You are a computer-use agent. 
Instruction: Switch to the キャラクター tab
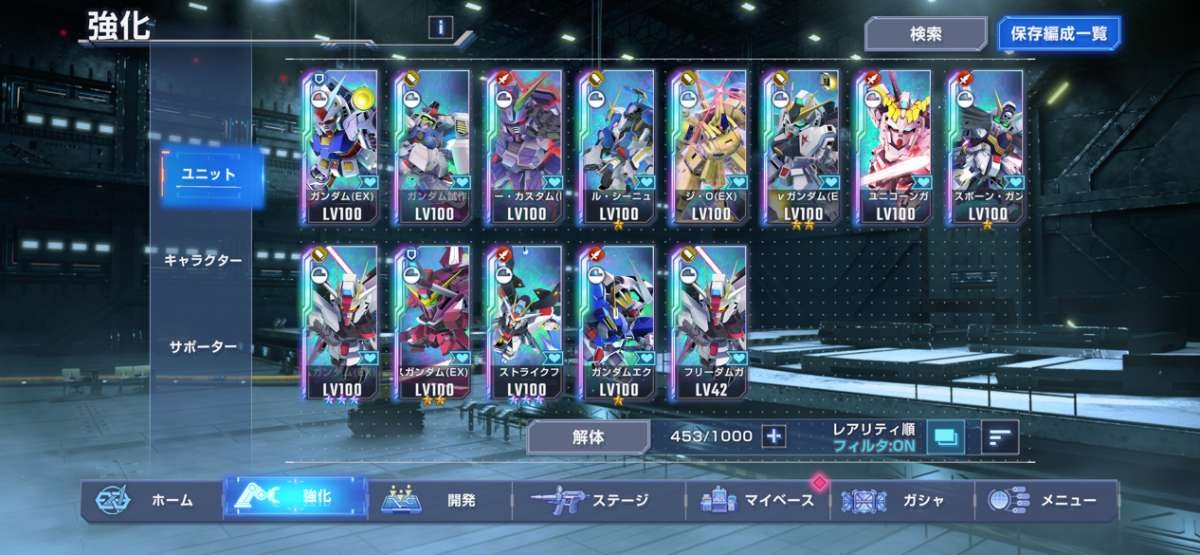(x=203, y=260)
